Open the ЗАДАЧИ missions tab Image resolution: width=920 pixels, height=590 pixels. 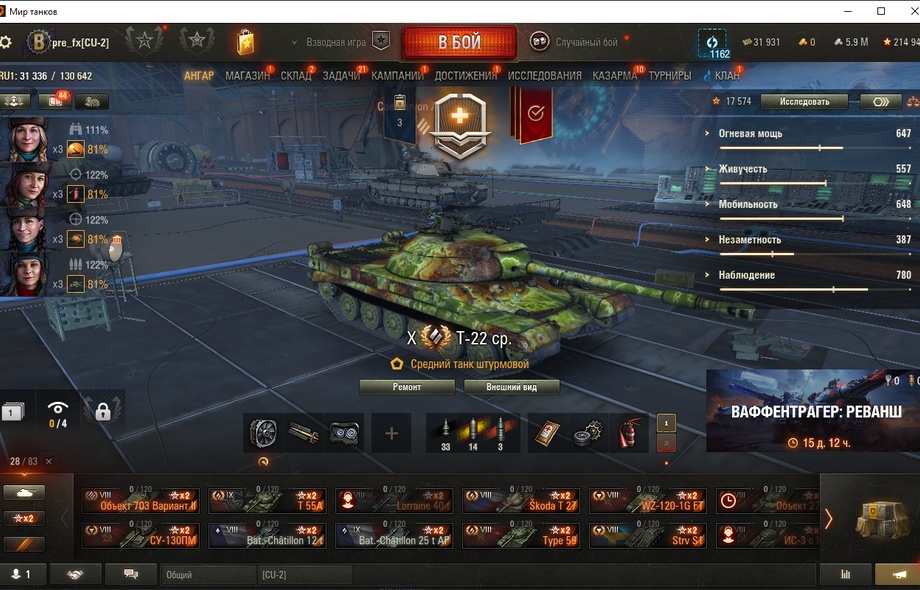pyautogui.click(x=341, y=76)
